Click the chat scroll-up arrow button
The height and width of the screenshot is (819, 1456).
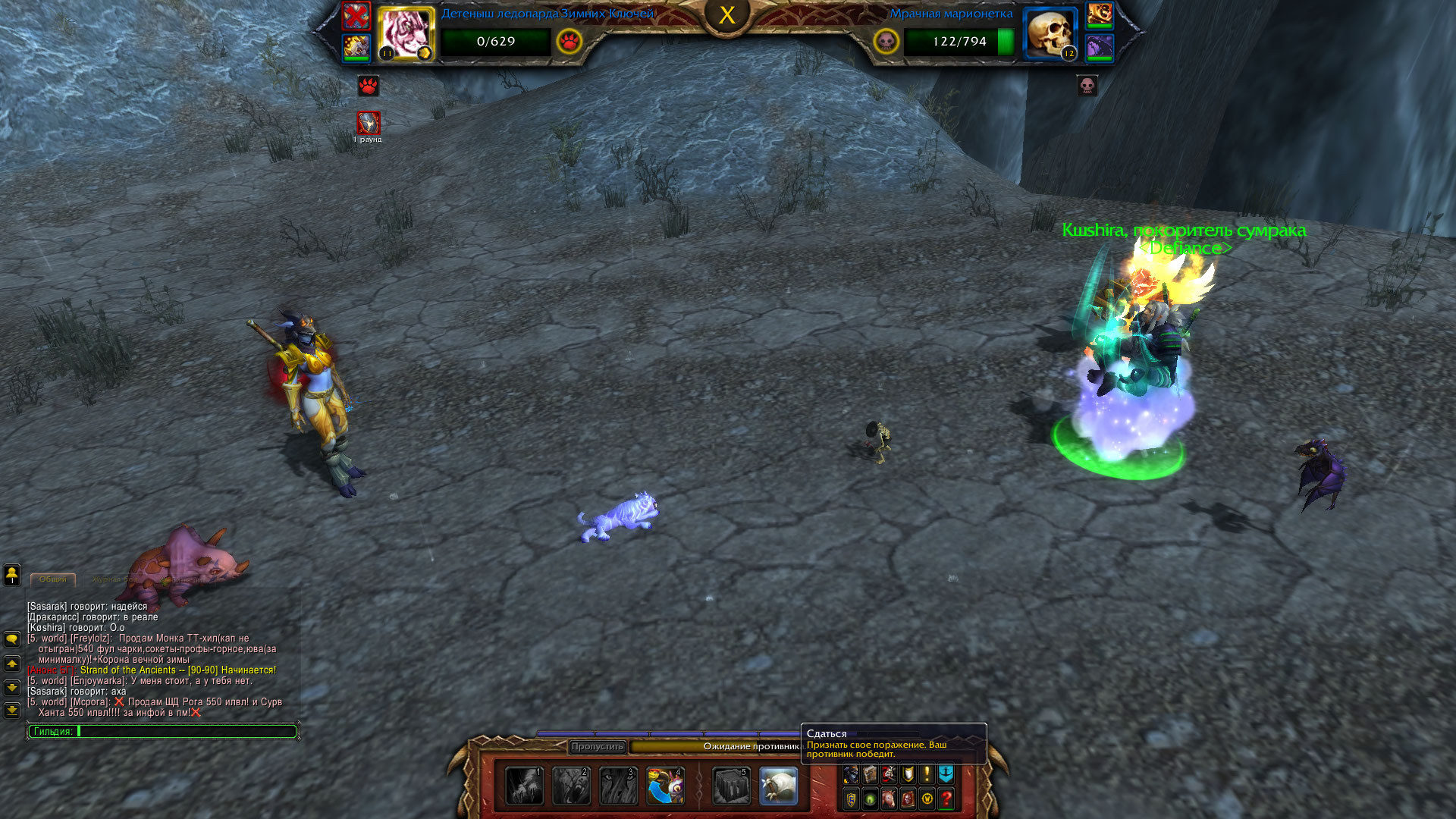pyautogui.click(x=12, y=664)
